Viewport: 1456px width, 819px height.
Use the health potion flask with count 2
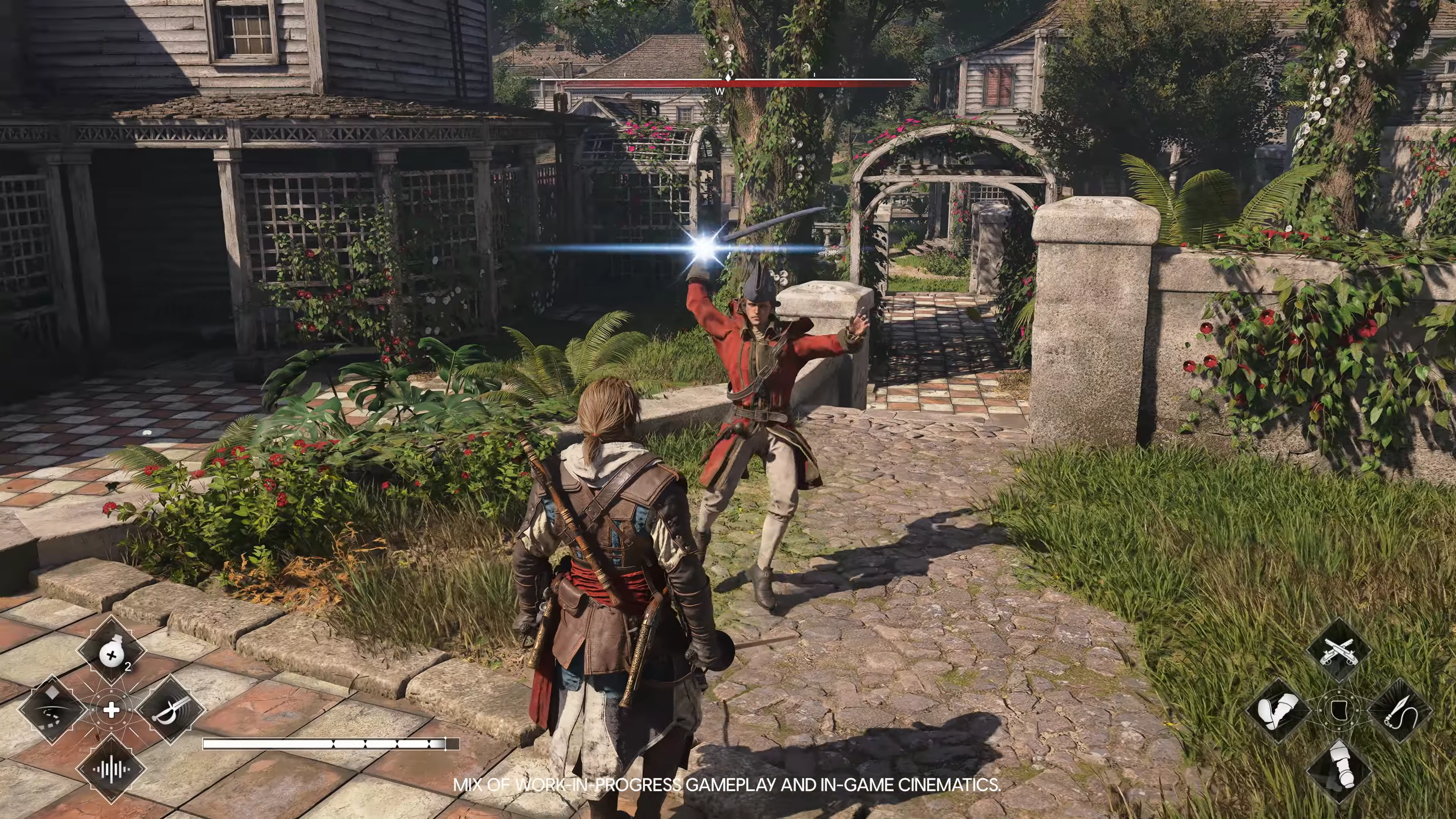(111, 655)
